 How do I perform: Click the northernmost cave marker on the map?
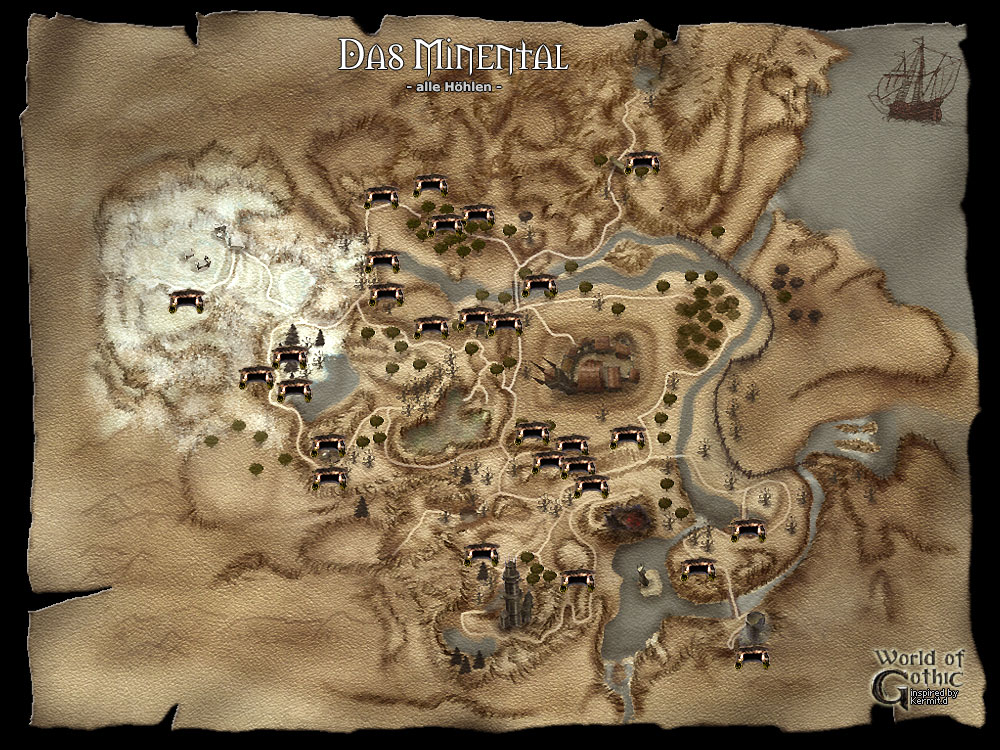(640, 161)
